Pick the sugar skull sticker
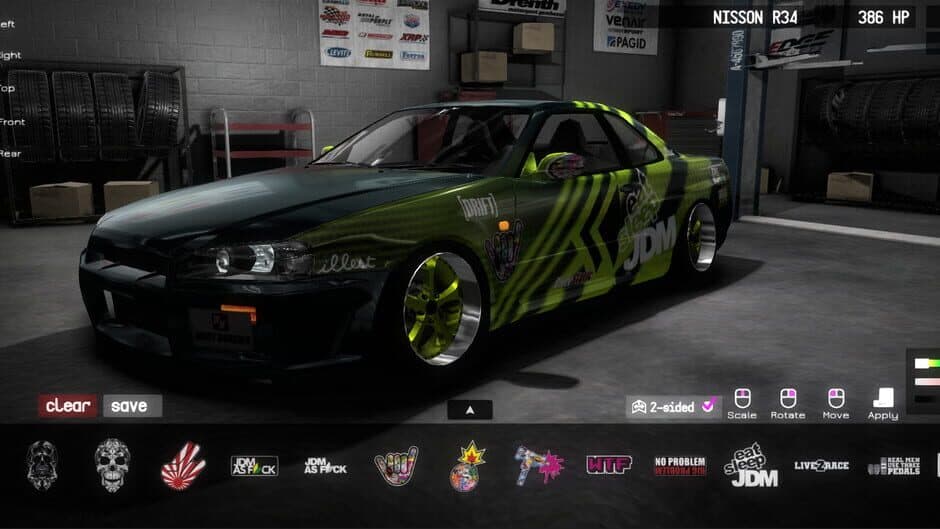The height and width of the screenshot is (529, 940). coord(112,465)
